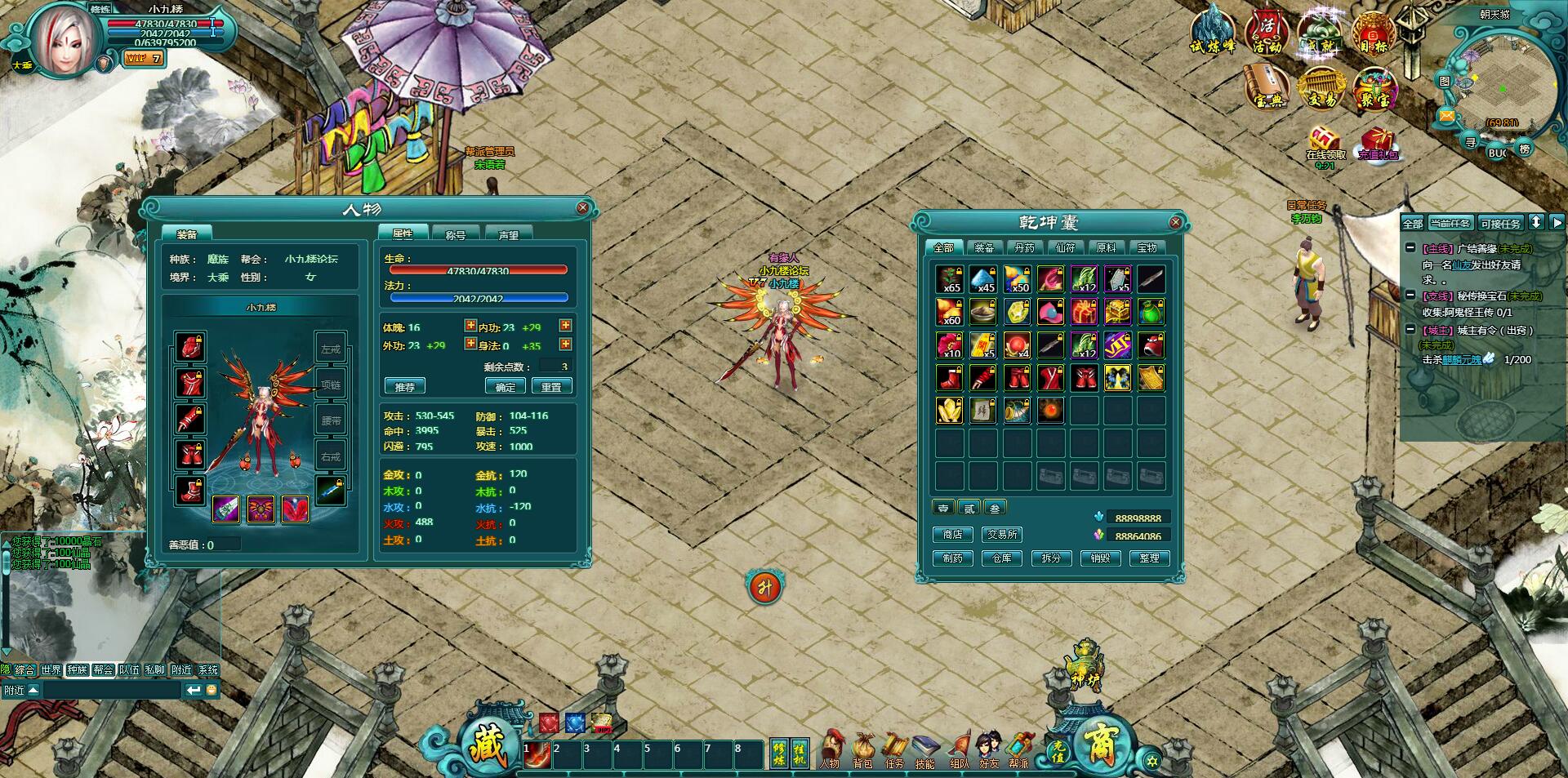The image size is (1568, 778).
Task: Close the 乾坤囊 inventory window
Action: pyautogui.click(x=1175, y=222)
